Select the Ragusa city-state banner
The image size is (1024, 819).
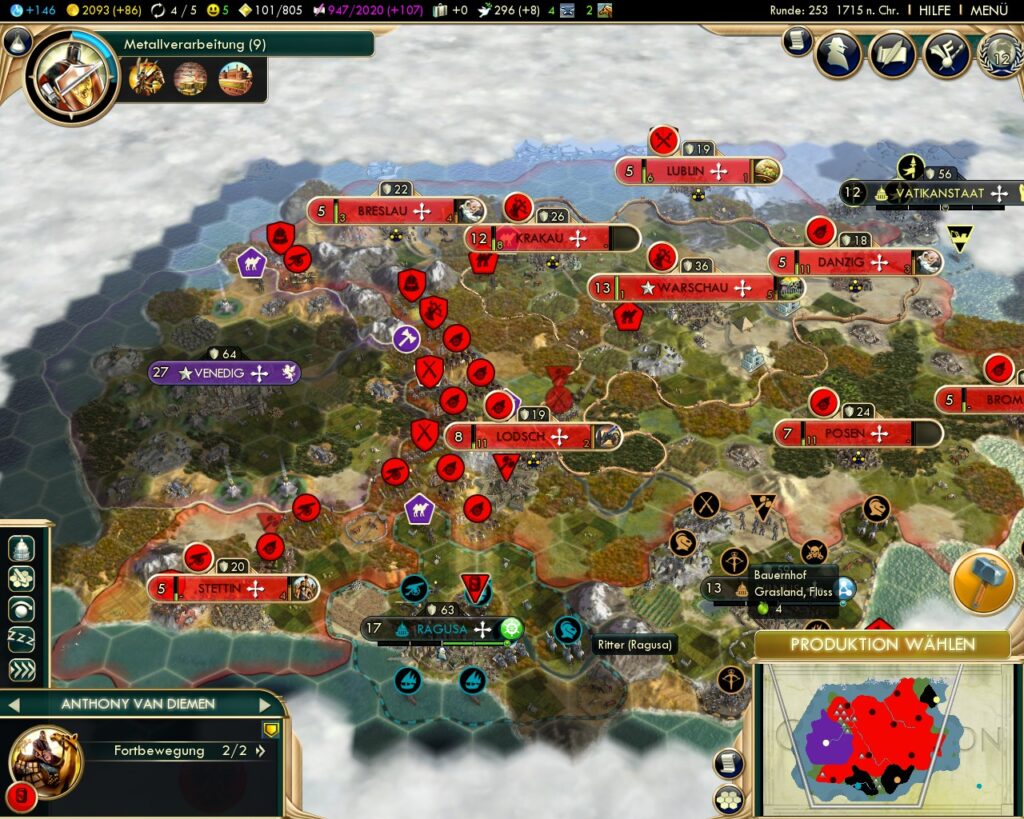coord(440,629)
